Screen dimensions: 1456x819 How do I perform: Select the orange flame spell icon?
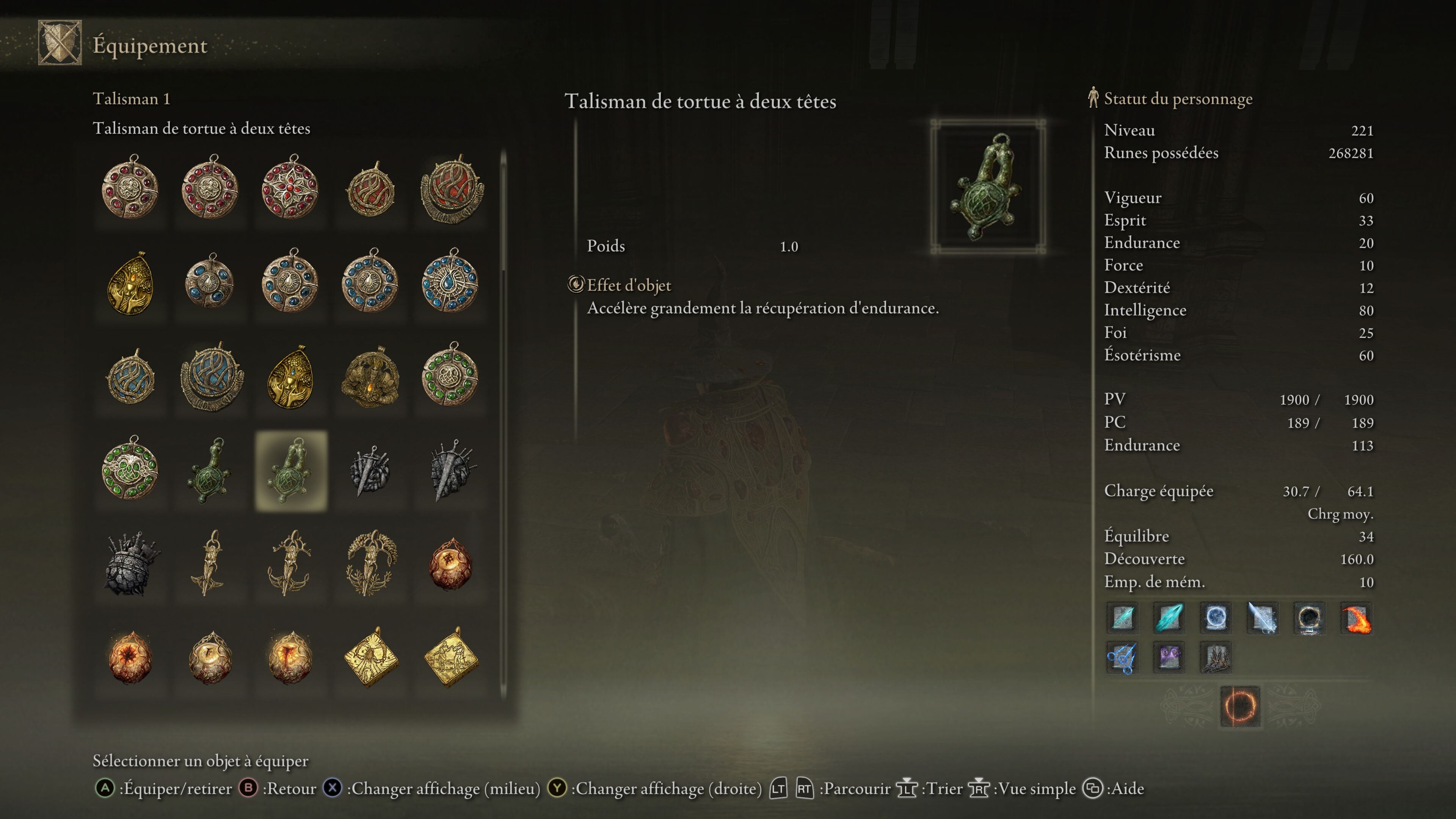[1356, 618]
